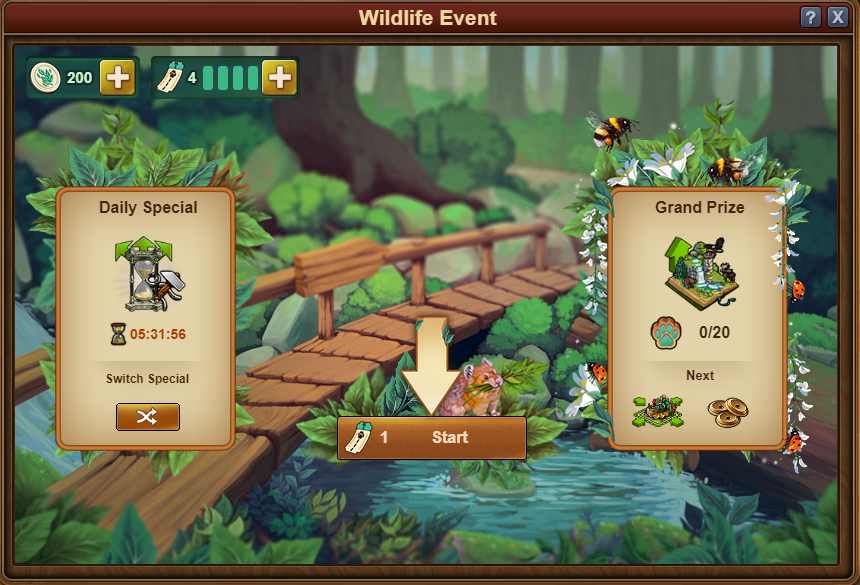Screen dimensions: 860x585
Task: Buy more tickets with plus button
Action: pos(279,78)
